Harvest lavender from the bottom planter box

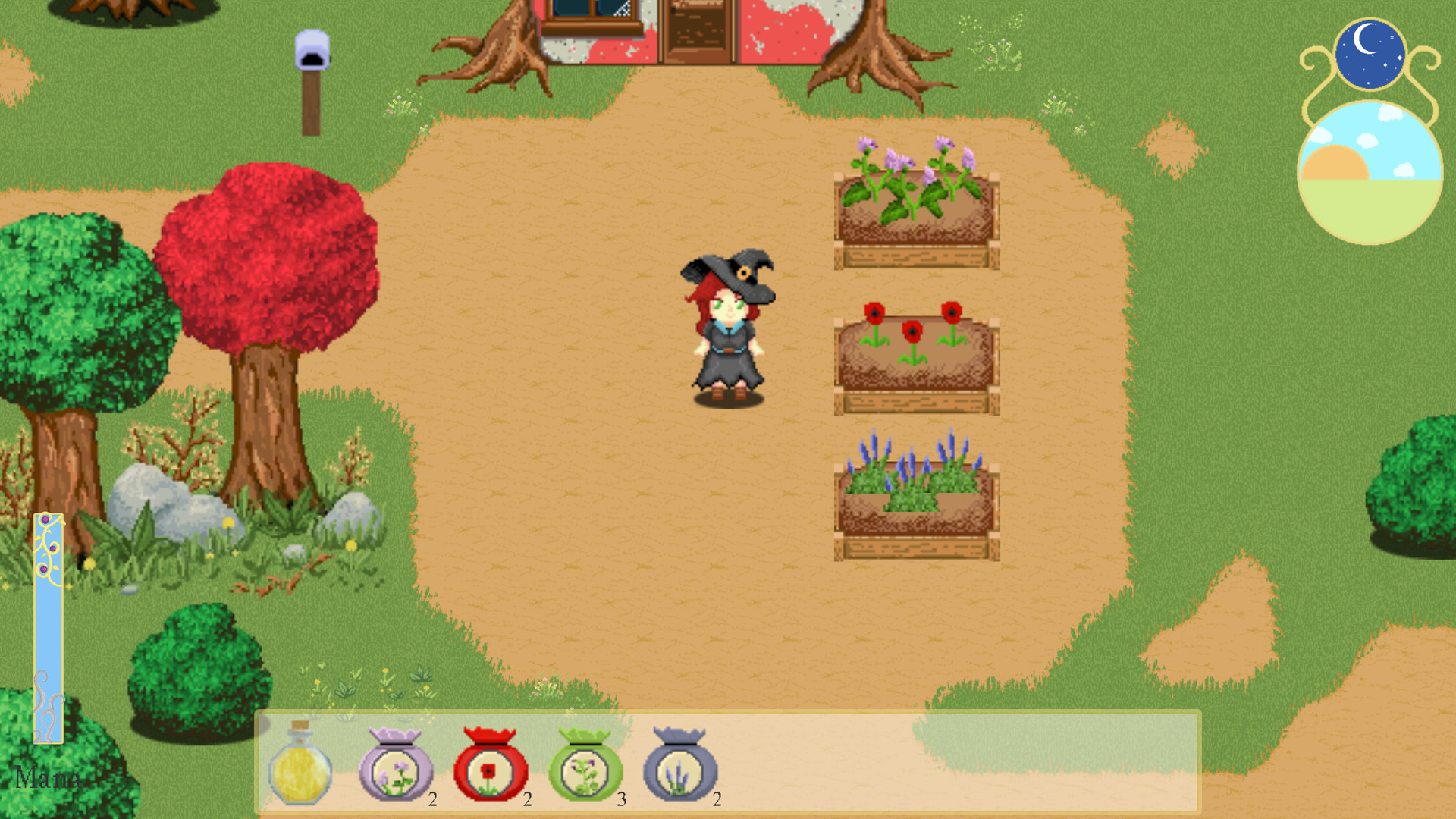click(x=914, y=478)
